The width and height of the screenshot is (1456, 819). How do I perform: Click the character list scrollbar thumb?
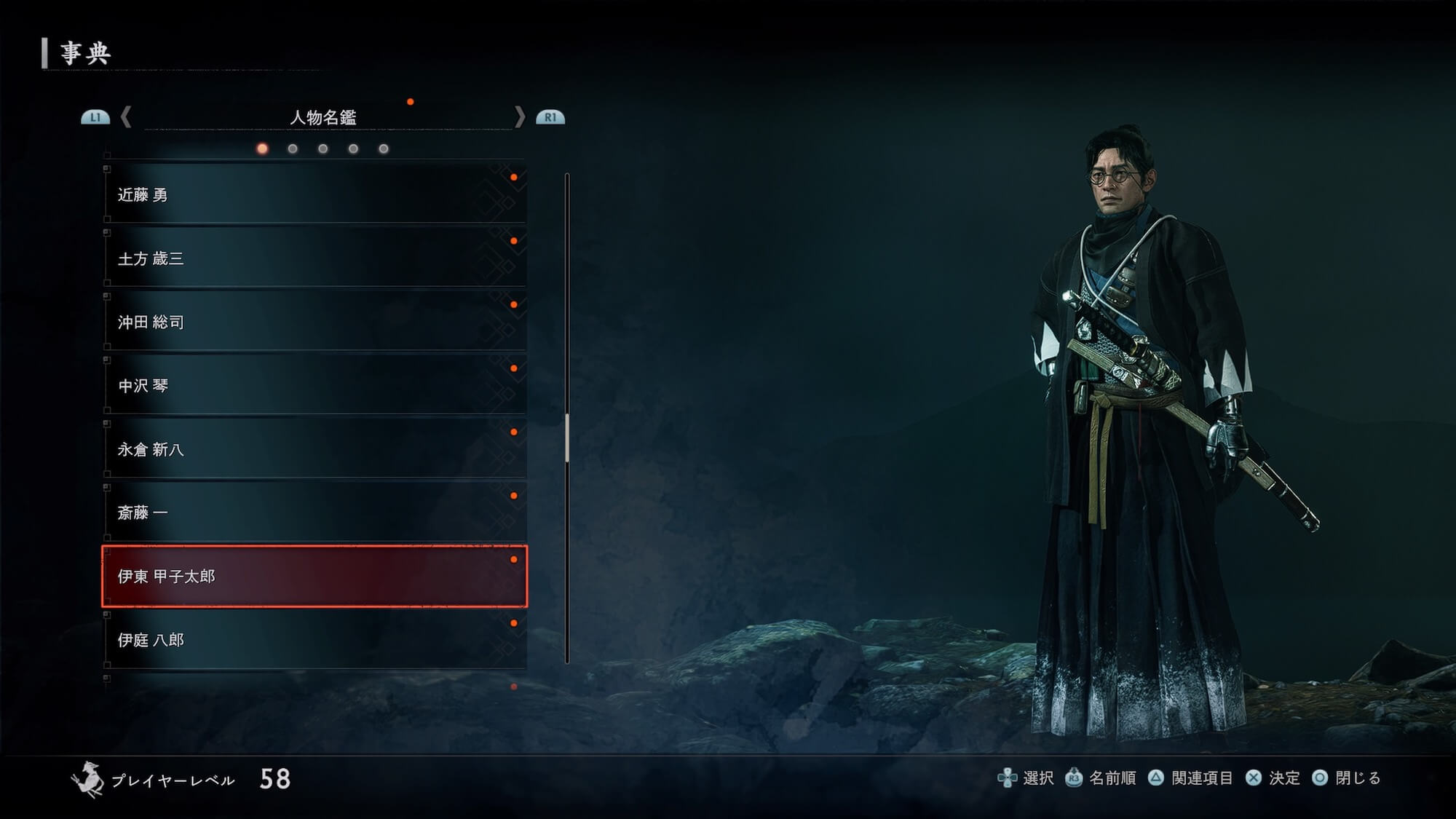tap(567, 438)
